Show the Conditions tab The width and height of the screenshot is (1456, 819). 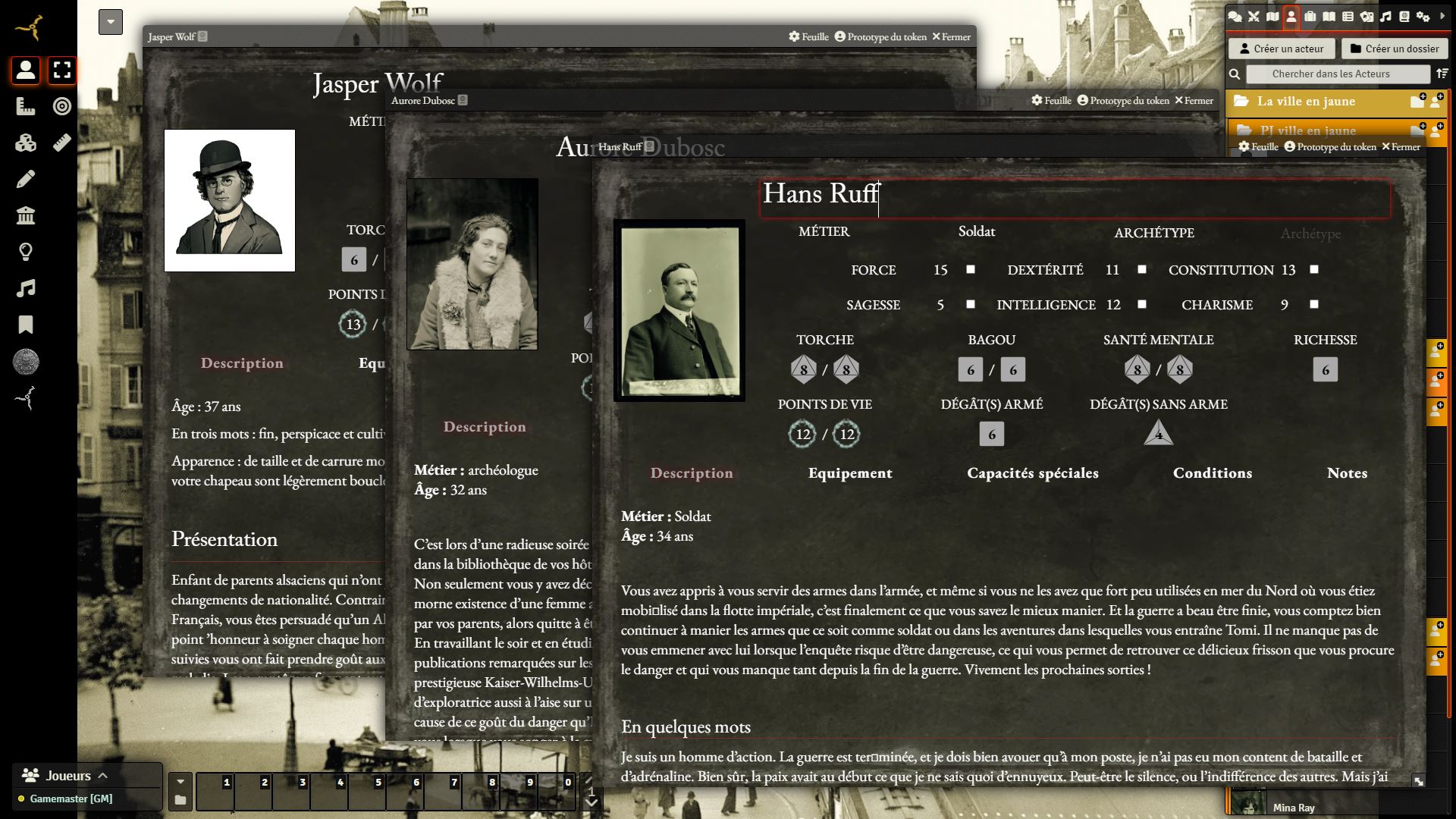1212,473
